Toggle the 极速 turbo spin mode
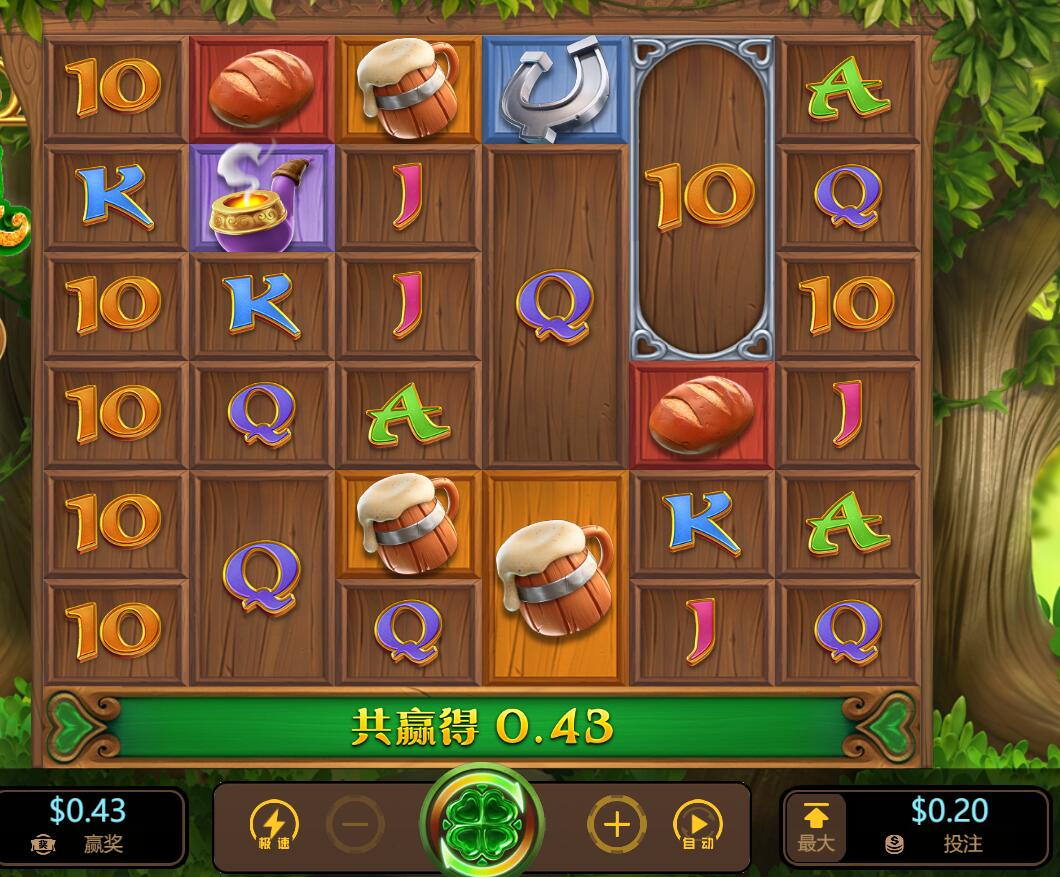The width and height of the screenshot is (1060, 877). [273, 825]
